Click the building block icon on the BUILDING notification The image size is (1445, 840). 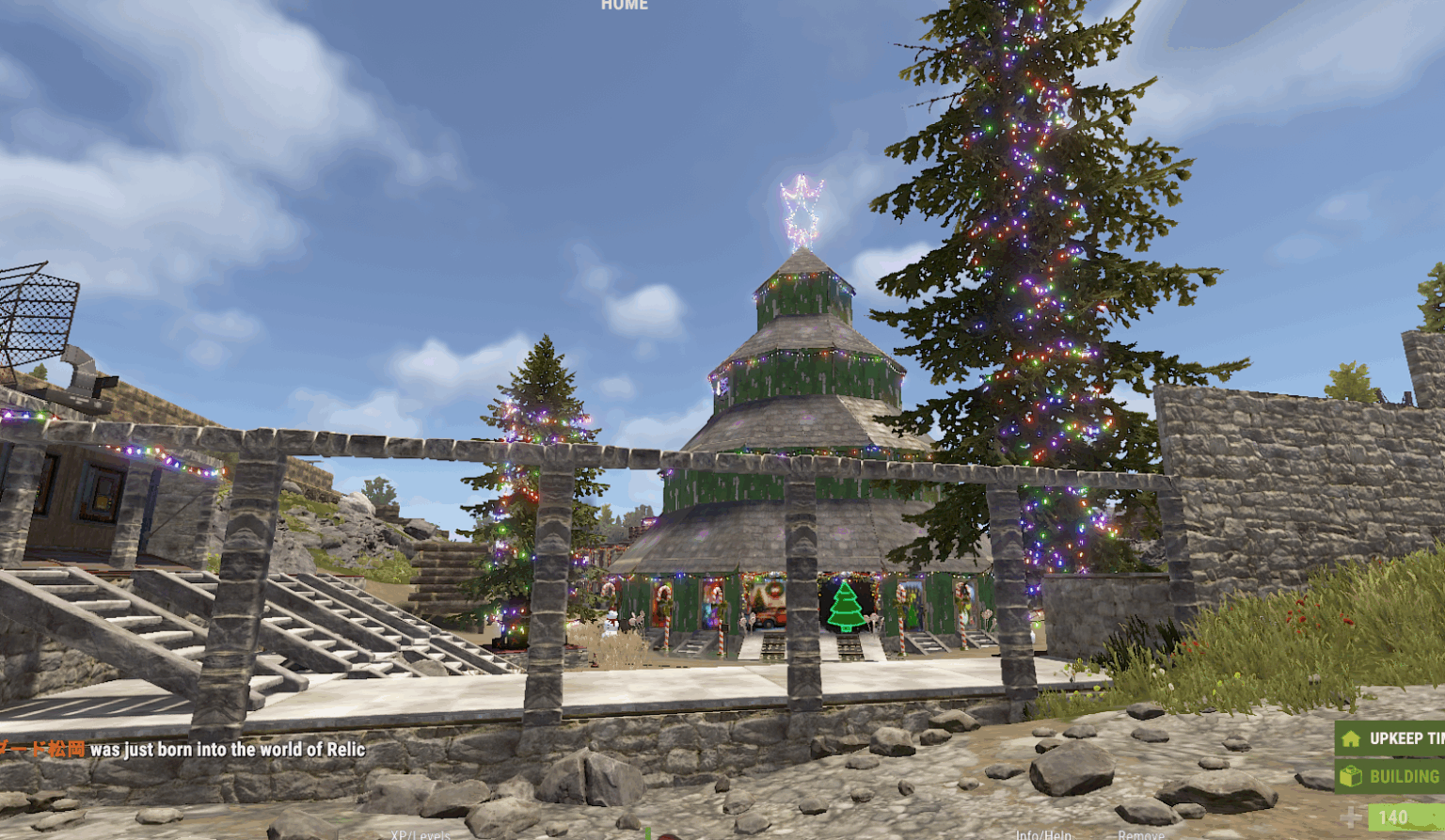pos(1350,775)
